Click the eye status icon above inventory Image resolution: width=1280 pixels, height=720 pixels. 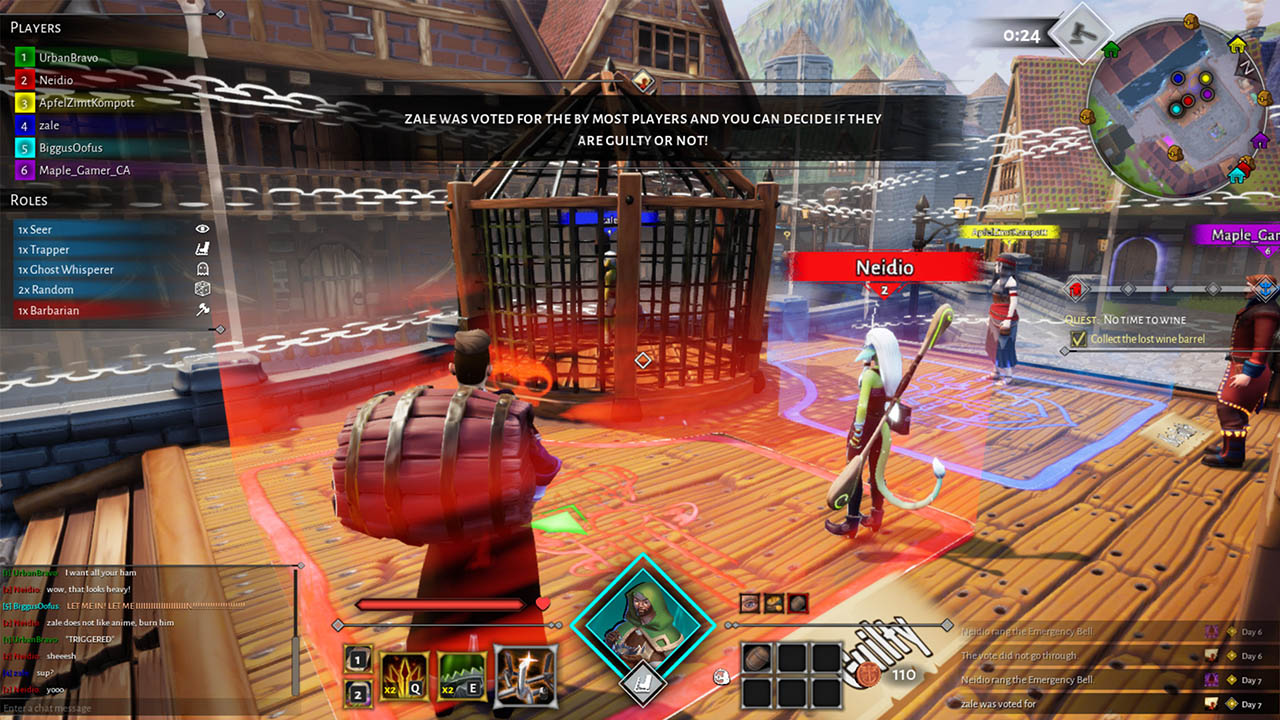tap(750, 603)
